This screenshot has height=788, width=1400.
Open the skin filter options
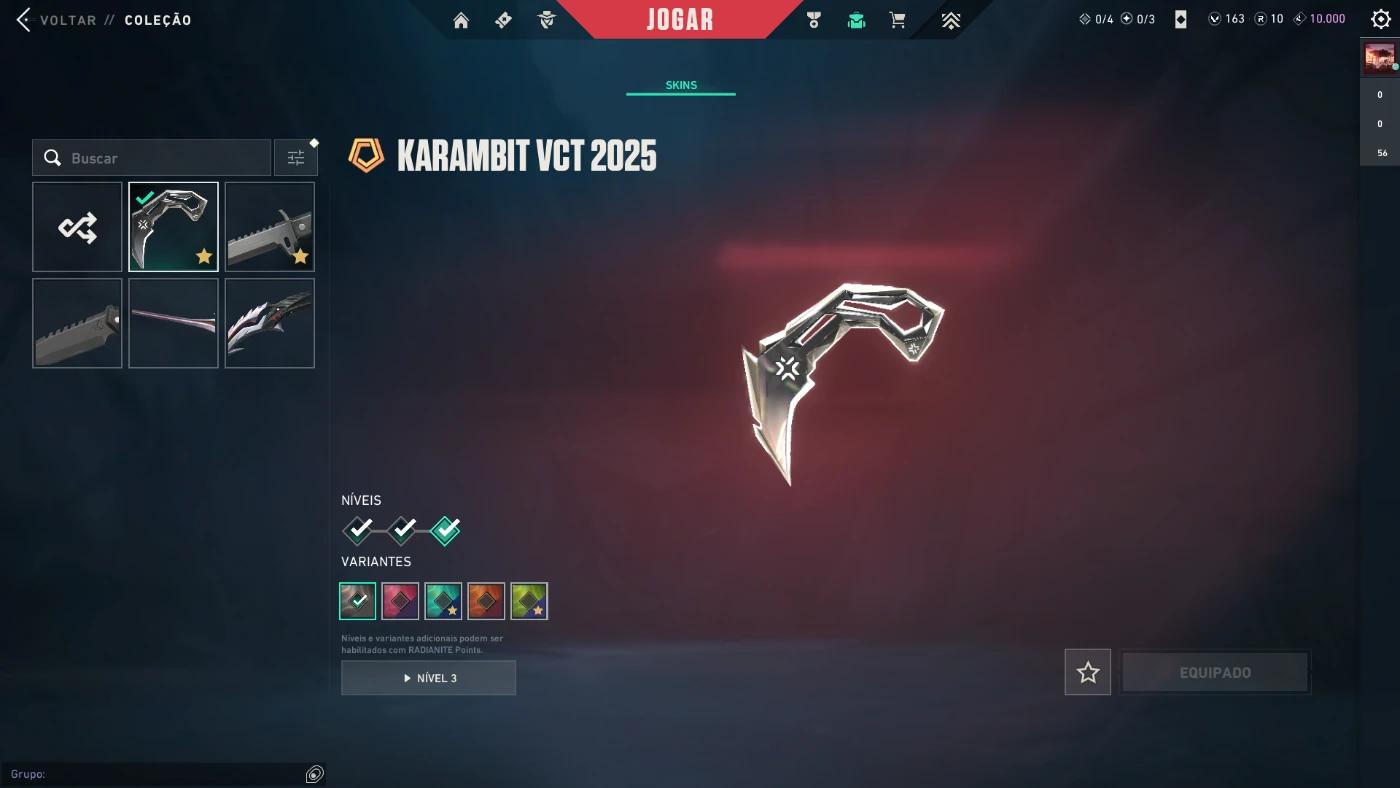pos(296,158)
